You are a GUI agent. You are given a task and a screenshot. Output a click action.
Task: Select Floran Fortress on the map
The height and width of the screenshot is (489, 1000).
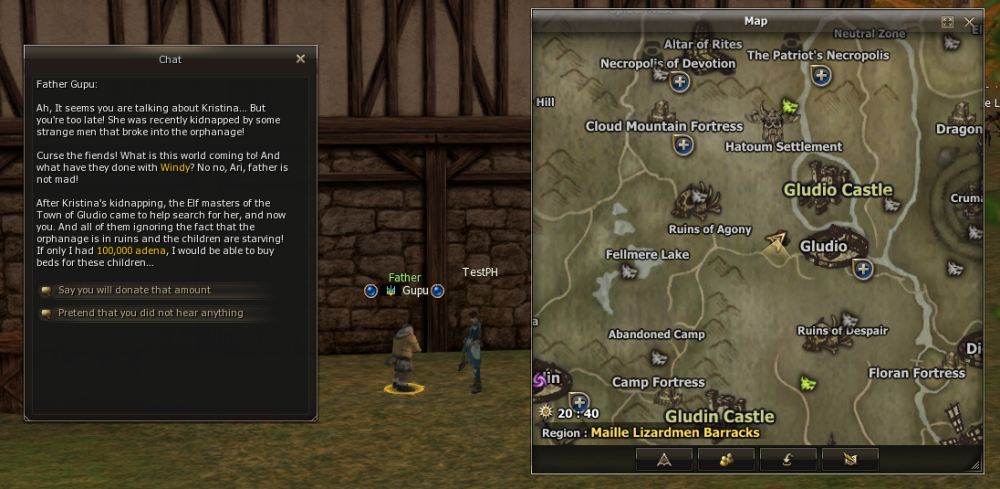tap(917, 373)
